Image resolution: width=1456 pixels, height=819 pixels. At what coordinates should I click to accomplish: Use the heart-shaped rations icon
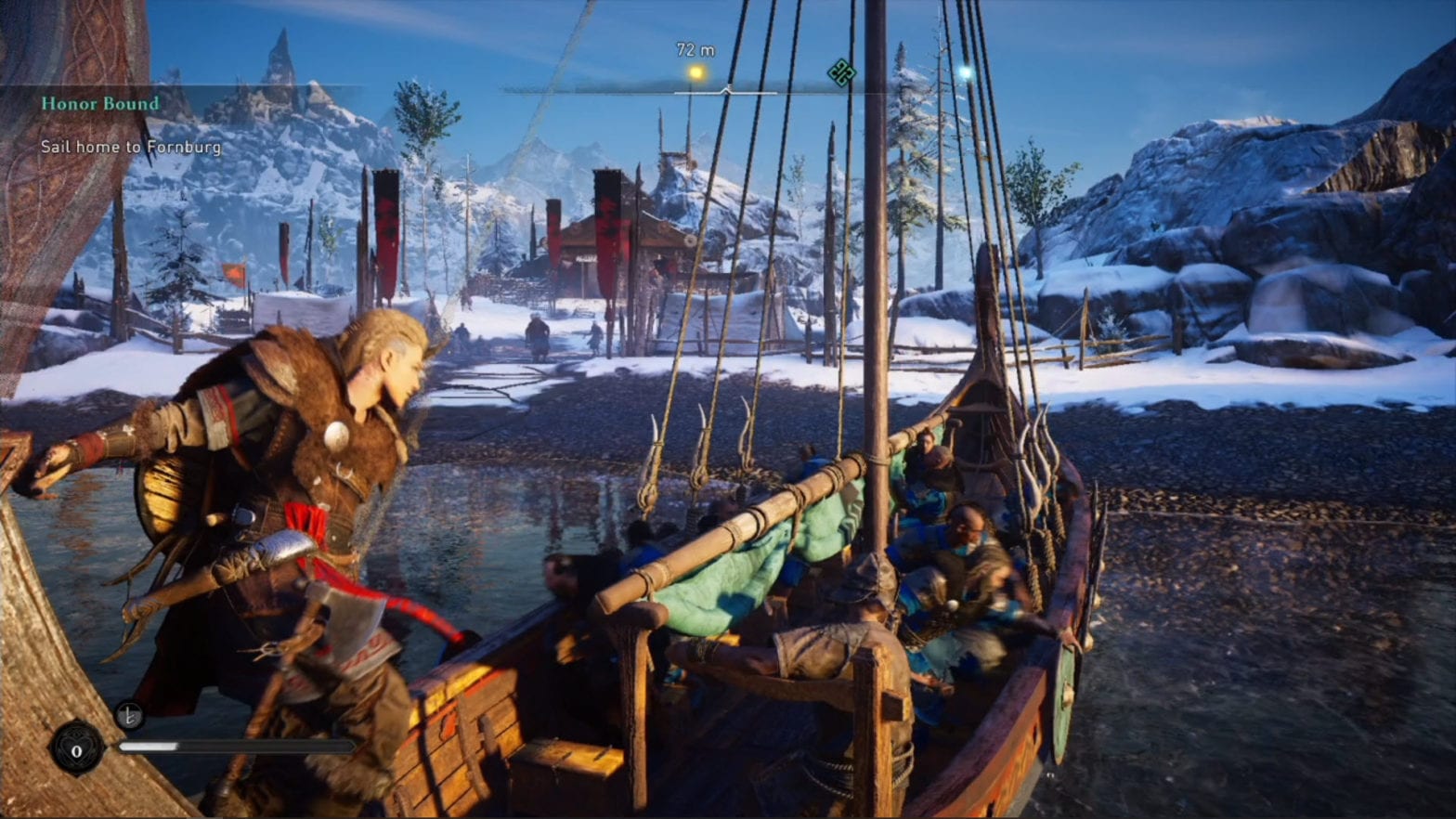[77, 748]
